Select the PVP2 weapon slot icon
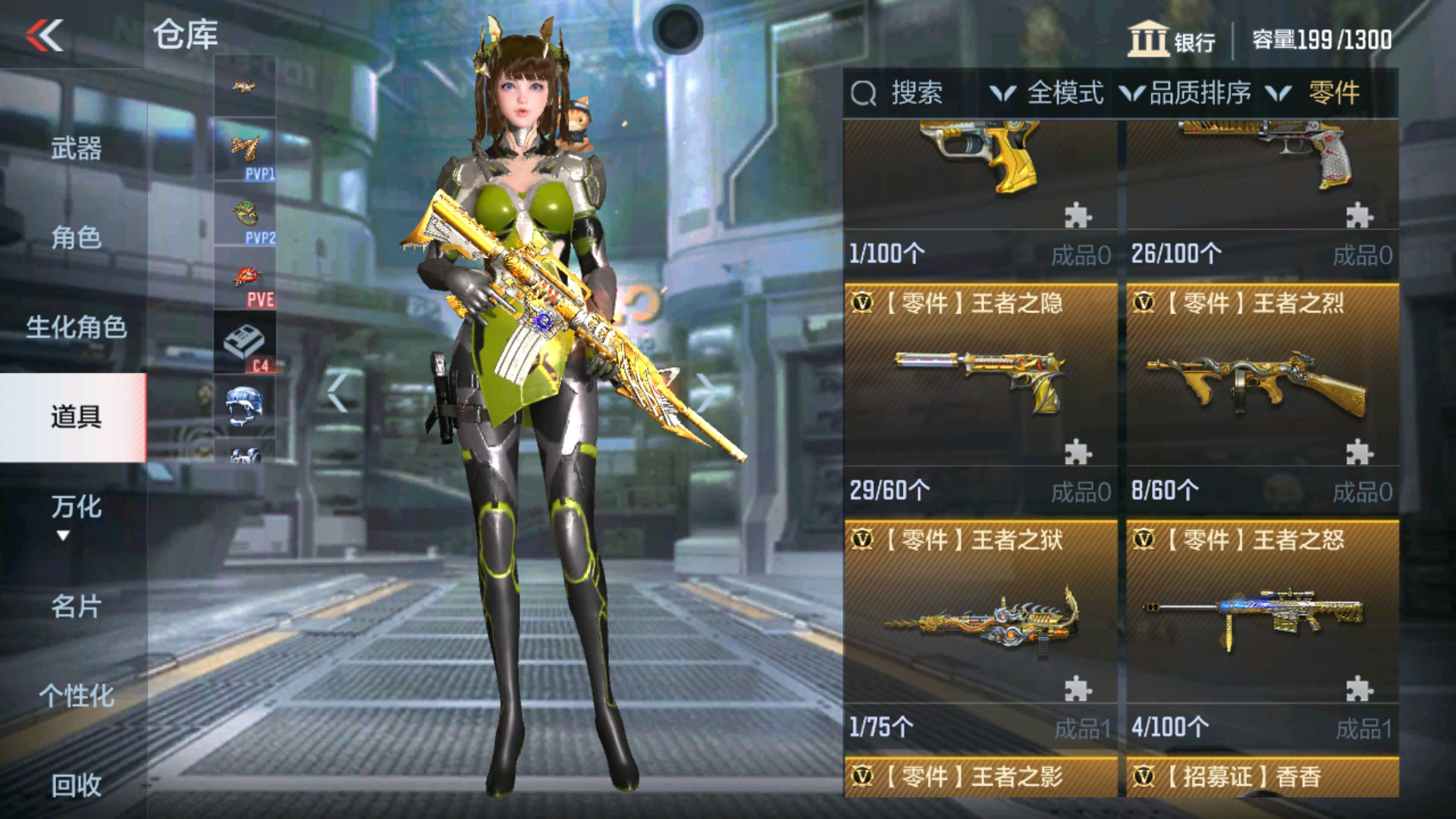1456x819 pixels. tap(244, 216)
